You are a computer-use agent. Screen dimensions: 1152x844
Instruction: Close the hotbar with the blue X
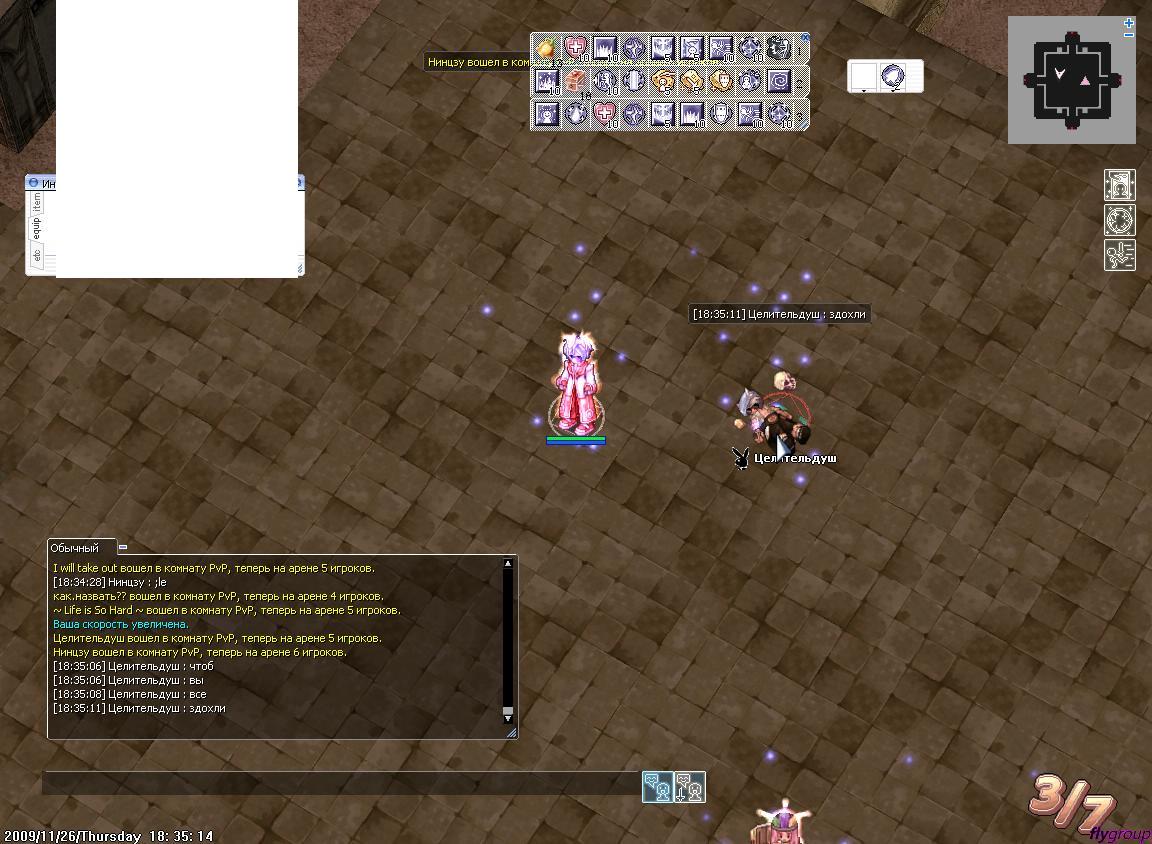(x=805, y=38)
